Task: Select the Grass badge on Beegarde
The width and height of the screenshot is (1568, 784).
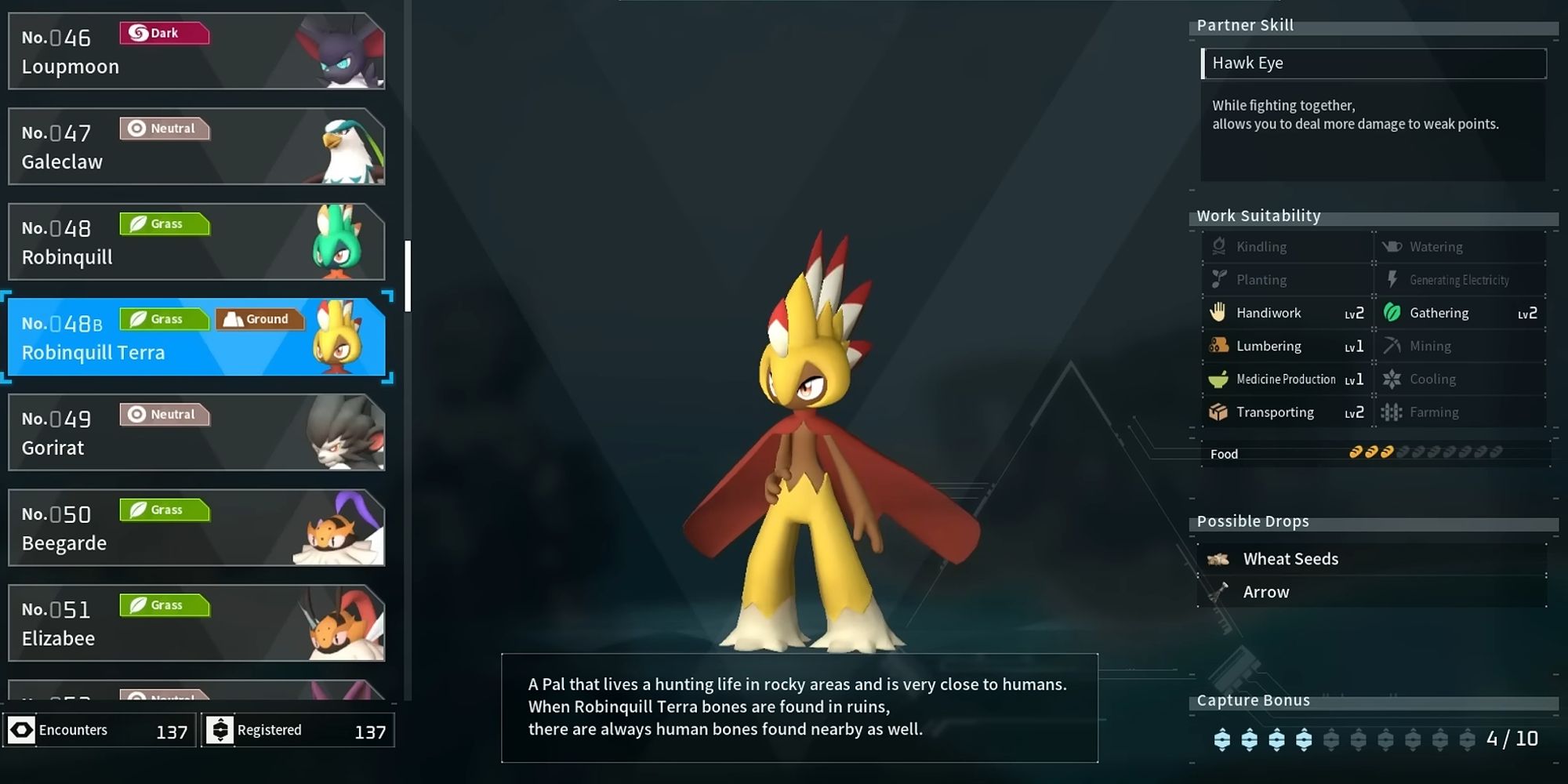Action: point(164,510)
